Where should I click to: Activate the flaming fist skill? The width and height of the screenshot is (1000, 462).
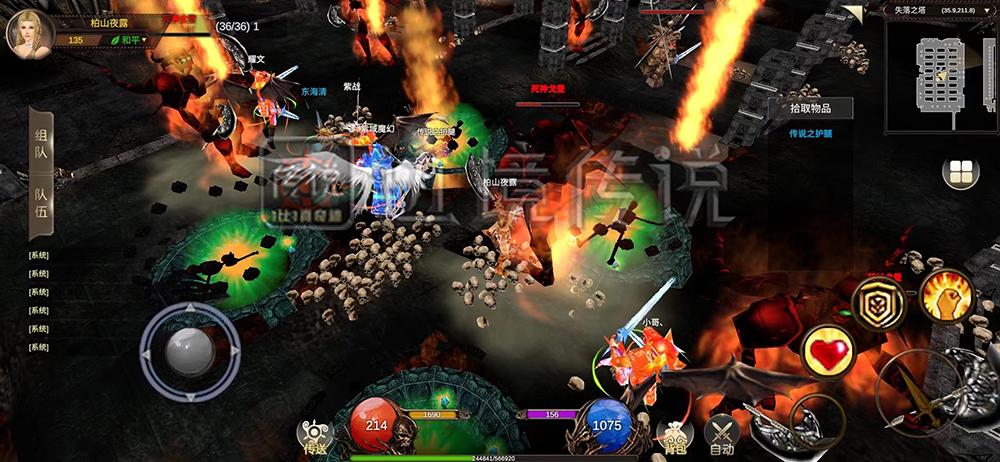(x=946, y=296)
